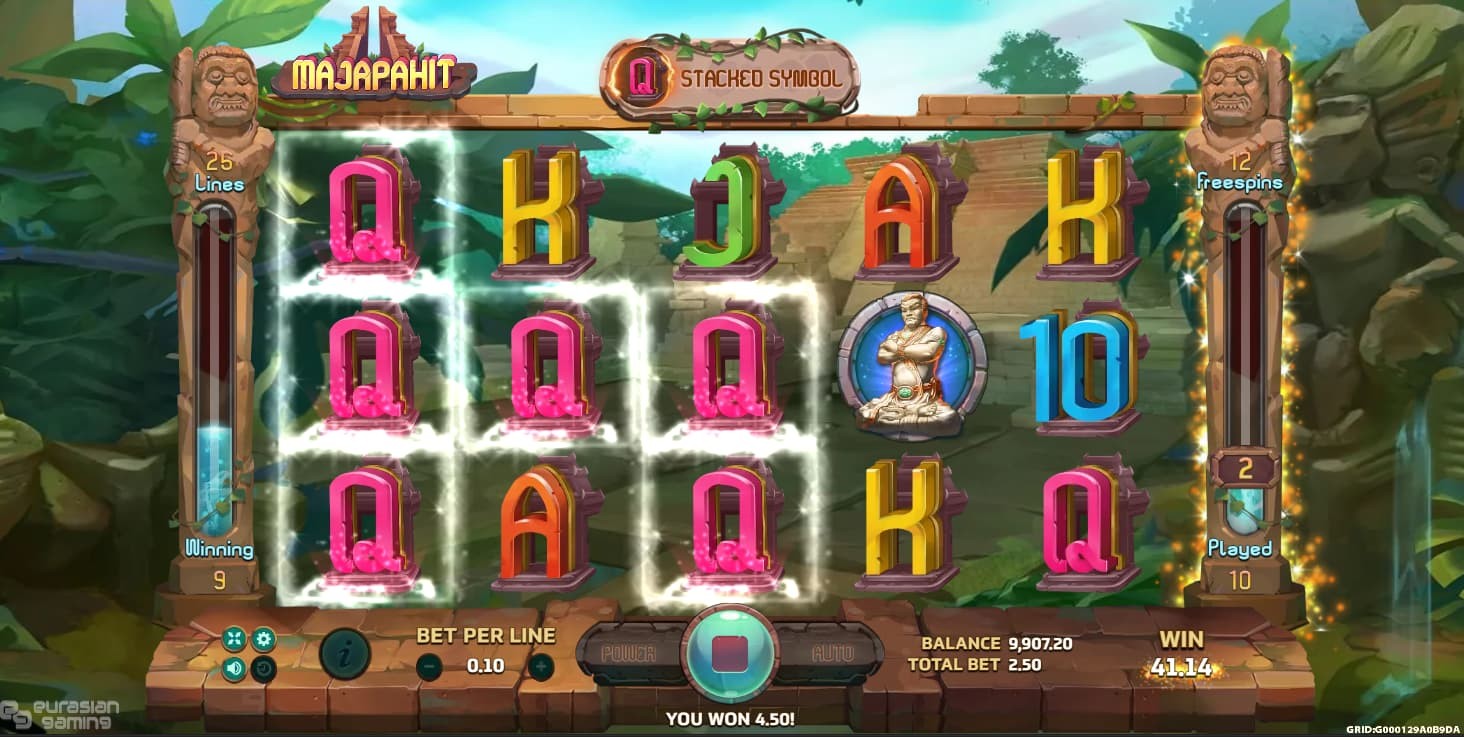The width and height of the screenshot is (1464, 737).
Task: Click the YOU WON 4.50 banner
Action: point(732,717)
